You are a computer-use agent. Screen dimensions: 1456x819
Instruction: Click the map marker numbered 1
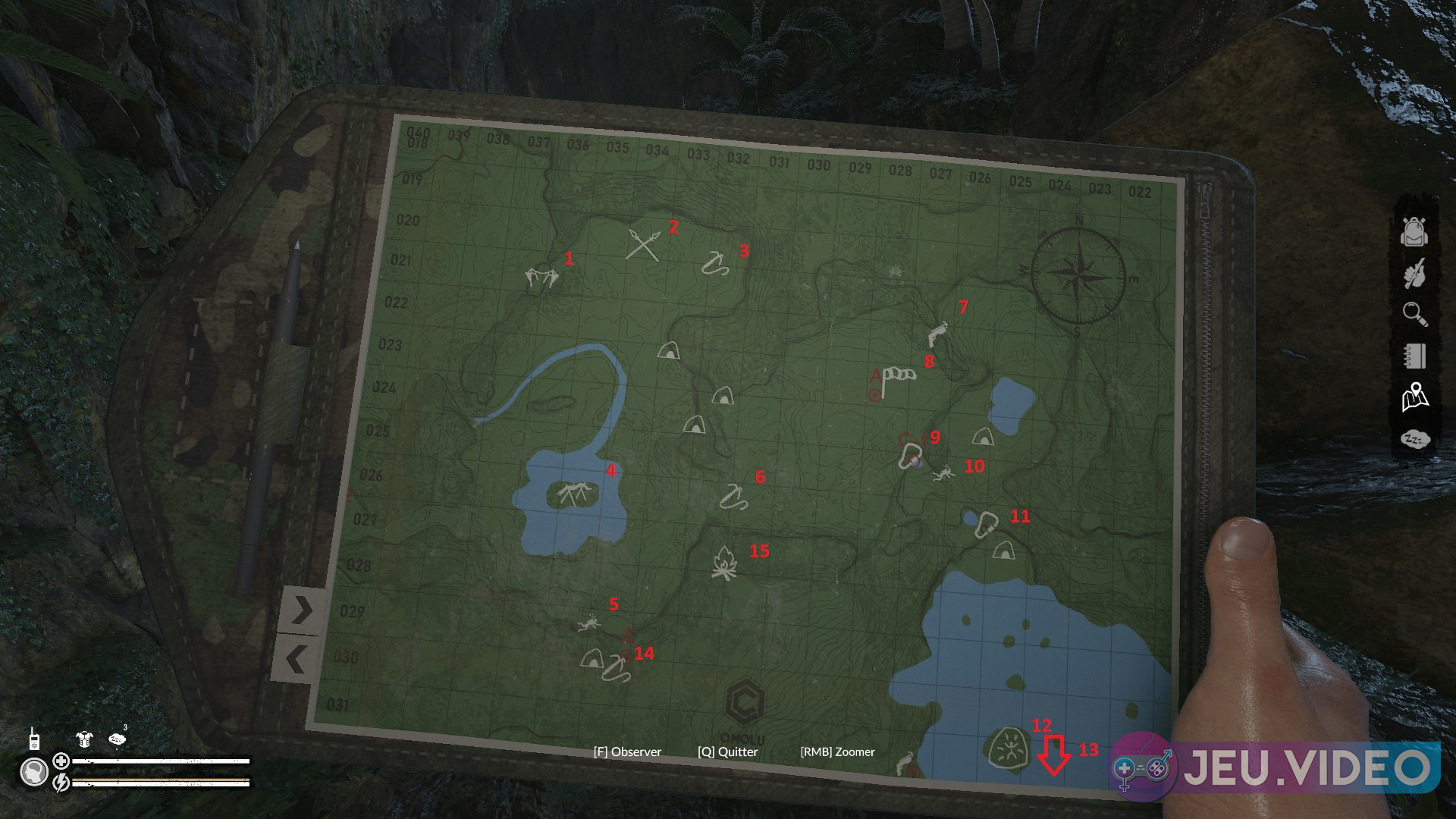pyautogui.click(x=541, y=277)
